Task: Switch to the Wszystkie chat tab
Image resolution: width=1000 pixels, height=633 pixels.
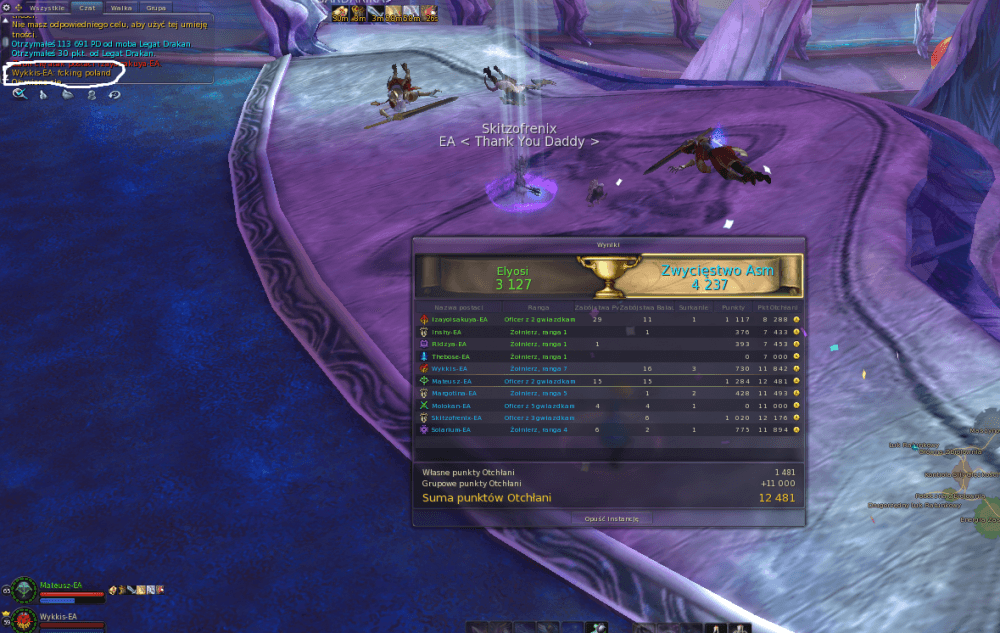Action: click(46, 7)
